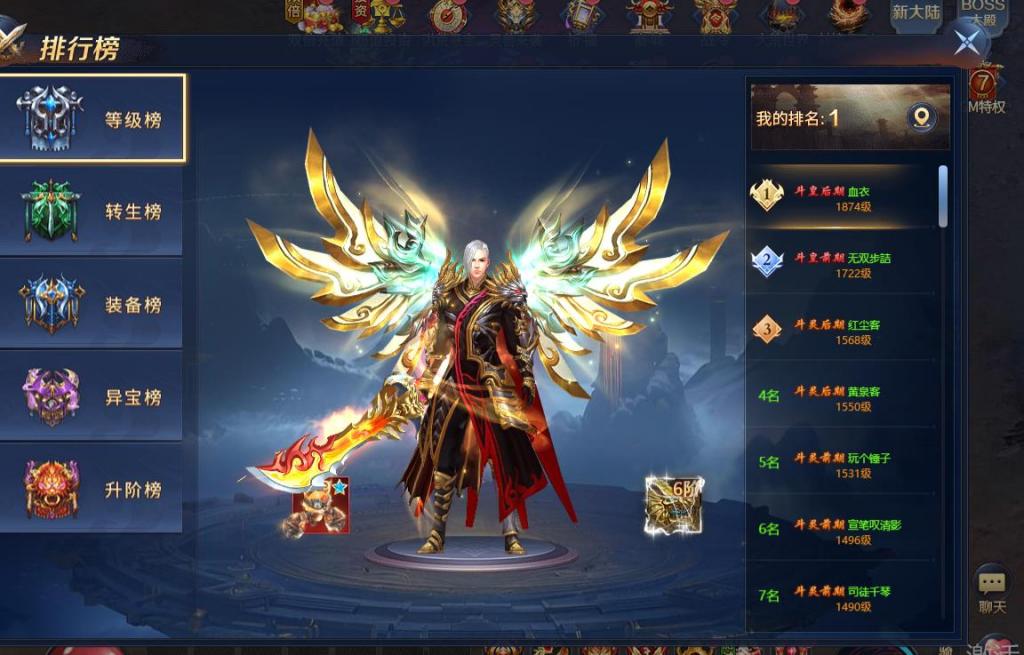Switch to the 转生榜 rebirth ranking
The width and height of the screenshot is (1024, 655).
click(x=92, y=211)
